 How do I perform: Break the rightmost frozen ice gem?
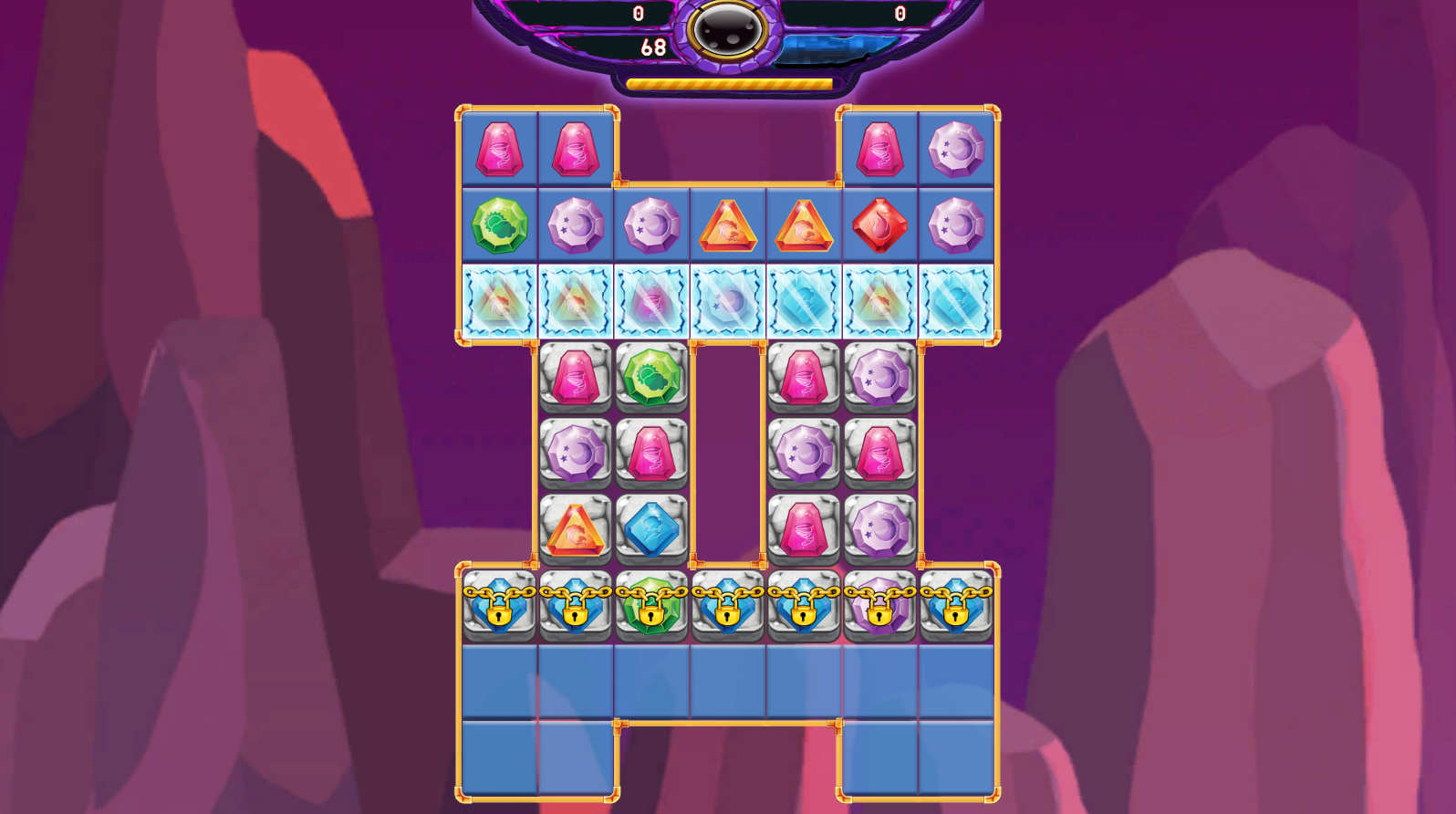coord(955,302)
